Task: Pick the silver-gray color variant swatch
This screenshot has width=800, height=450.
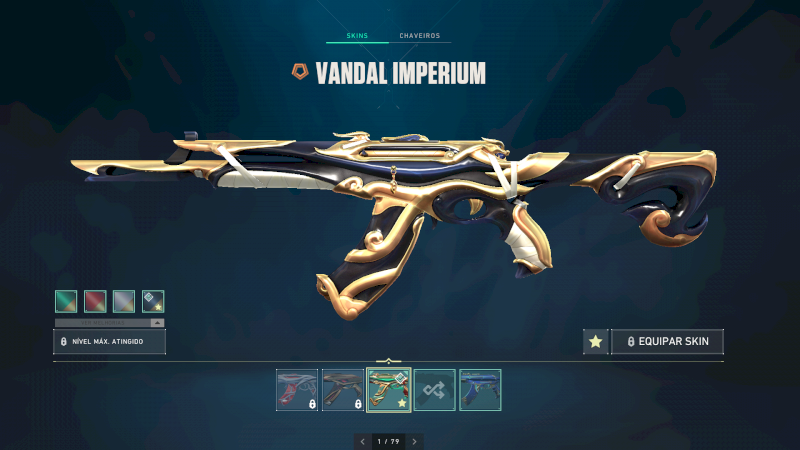Action: (x=124, y=301)
